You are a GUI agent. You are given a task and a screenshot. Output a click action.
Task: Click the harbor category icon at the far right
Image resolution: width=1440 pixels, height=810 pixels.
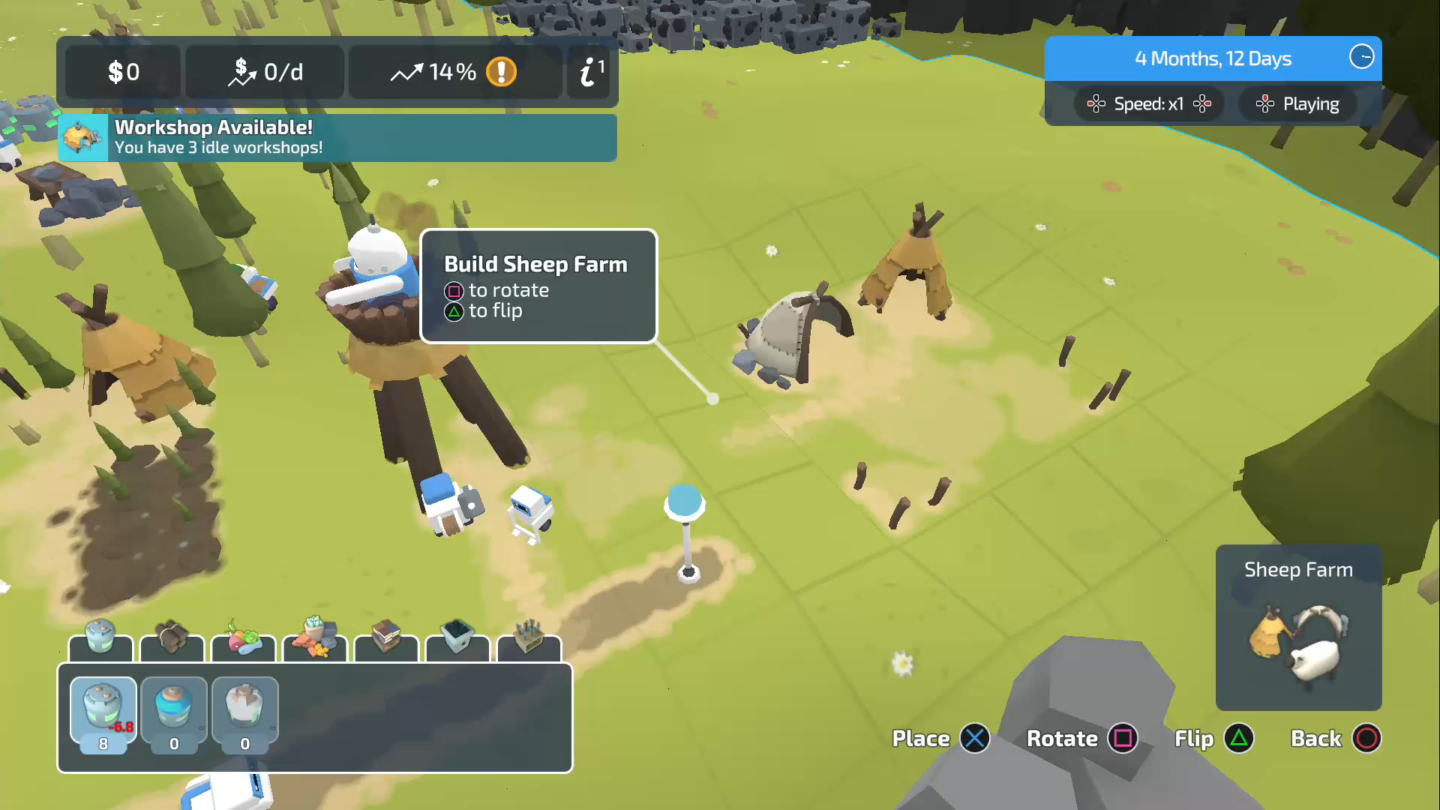click(x=528, y=640)
